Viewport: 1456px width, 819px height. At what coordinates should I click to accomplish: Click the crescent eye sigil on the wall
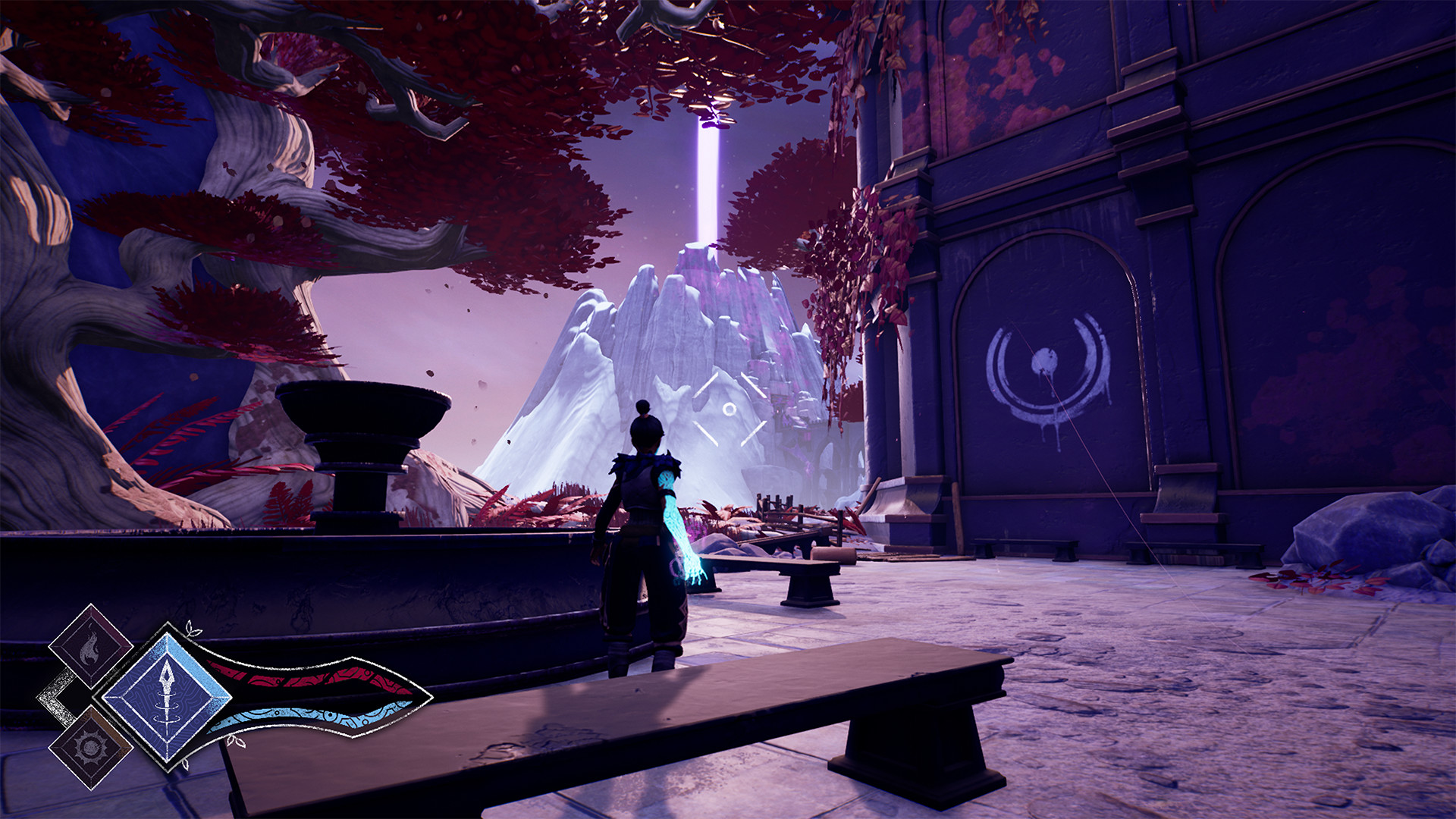[x=1046, y=364]
